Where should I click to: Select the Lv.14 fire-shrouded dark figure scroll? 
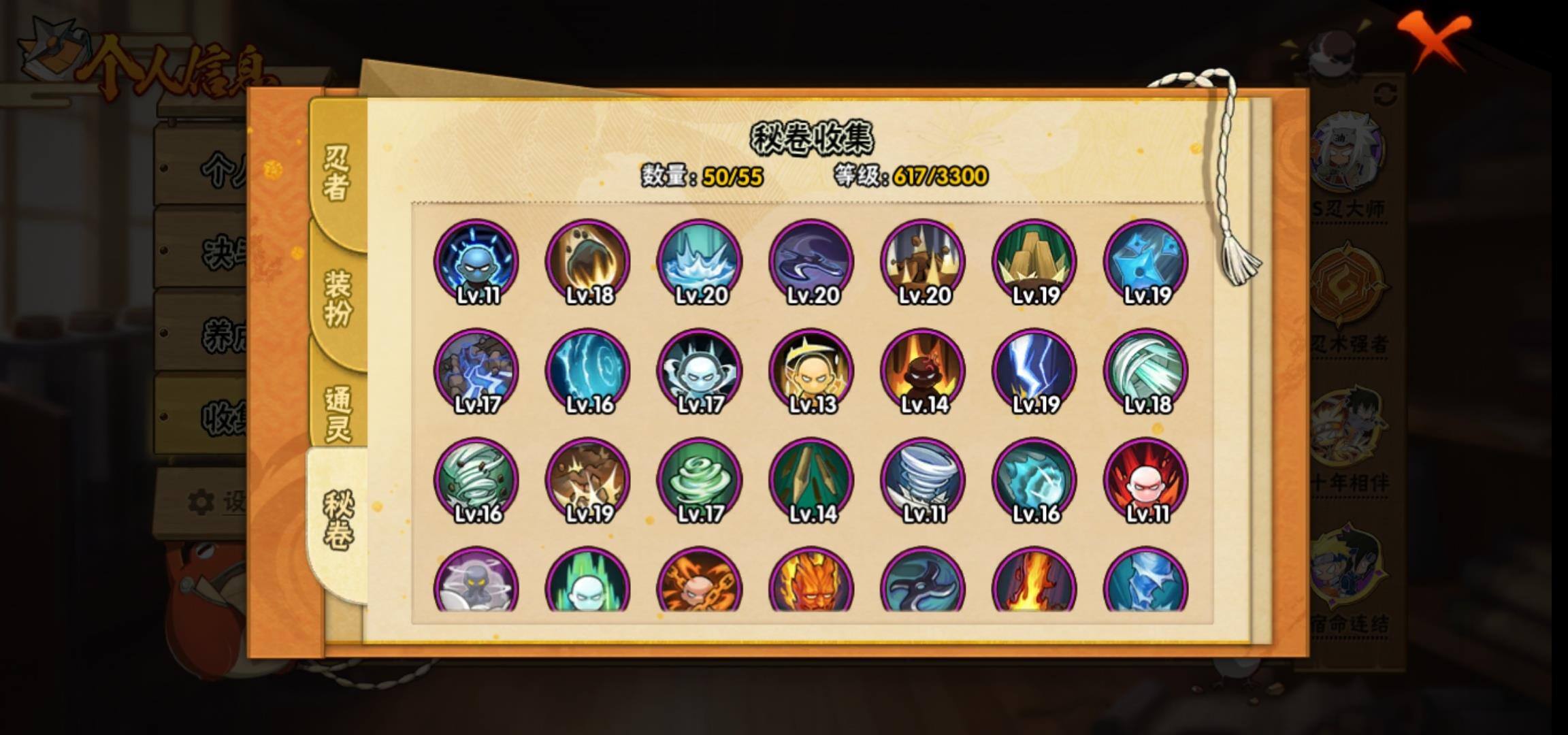pyautogui.click(x=923, y=371)
